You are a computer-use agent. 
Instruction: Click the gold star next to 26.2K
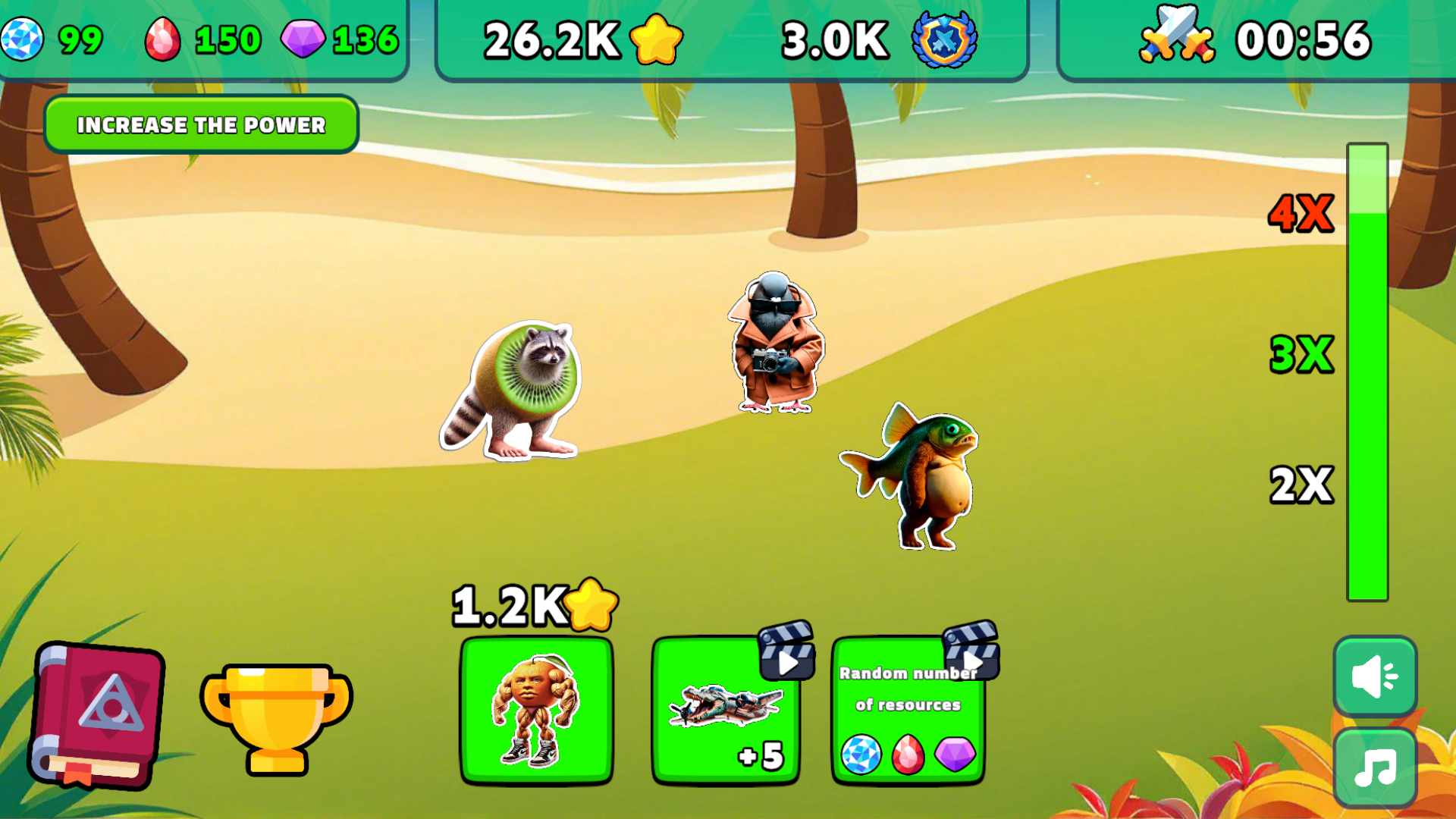click(x=657, y=39)
